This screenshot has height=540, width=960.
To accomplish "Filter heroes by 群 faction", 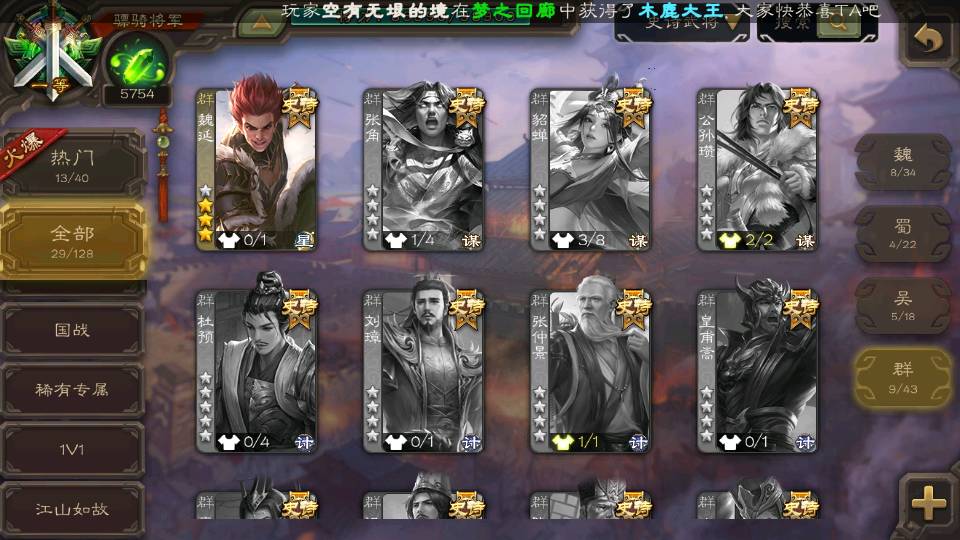I will [x=903, y=377].
